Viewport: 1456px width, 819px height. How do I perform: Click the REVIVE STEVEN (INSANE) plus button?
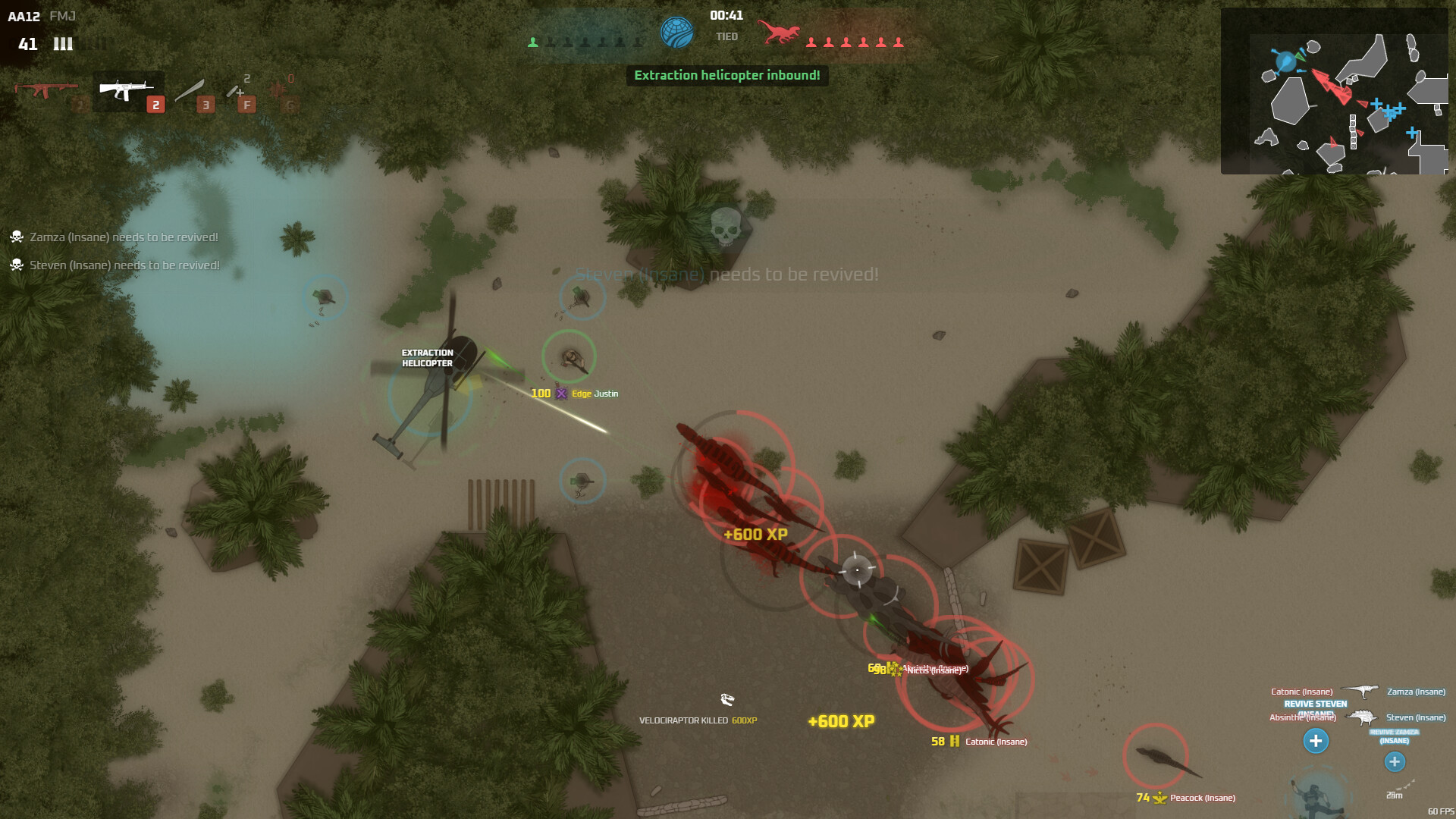pyautogui.click(x=1316, y=741)
